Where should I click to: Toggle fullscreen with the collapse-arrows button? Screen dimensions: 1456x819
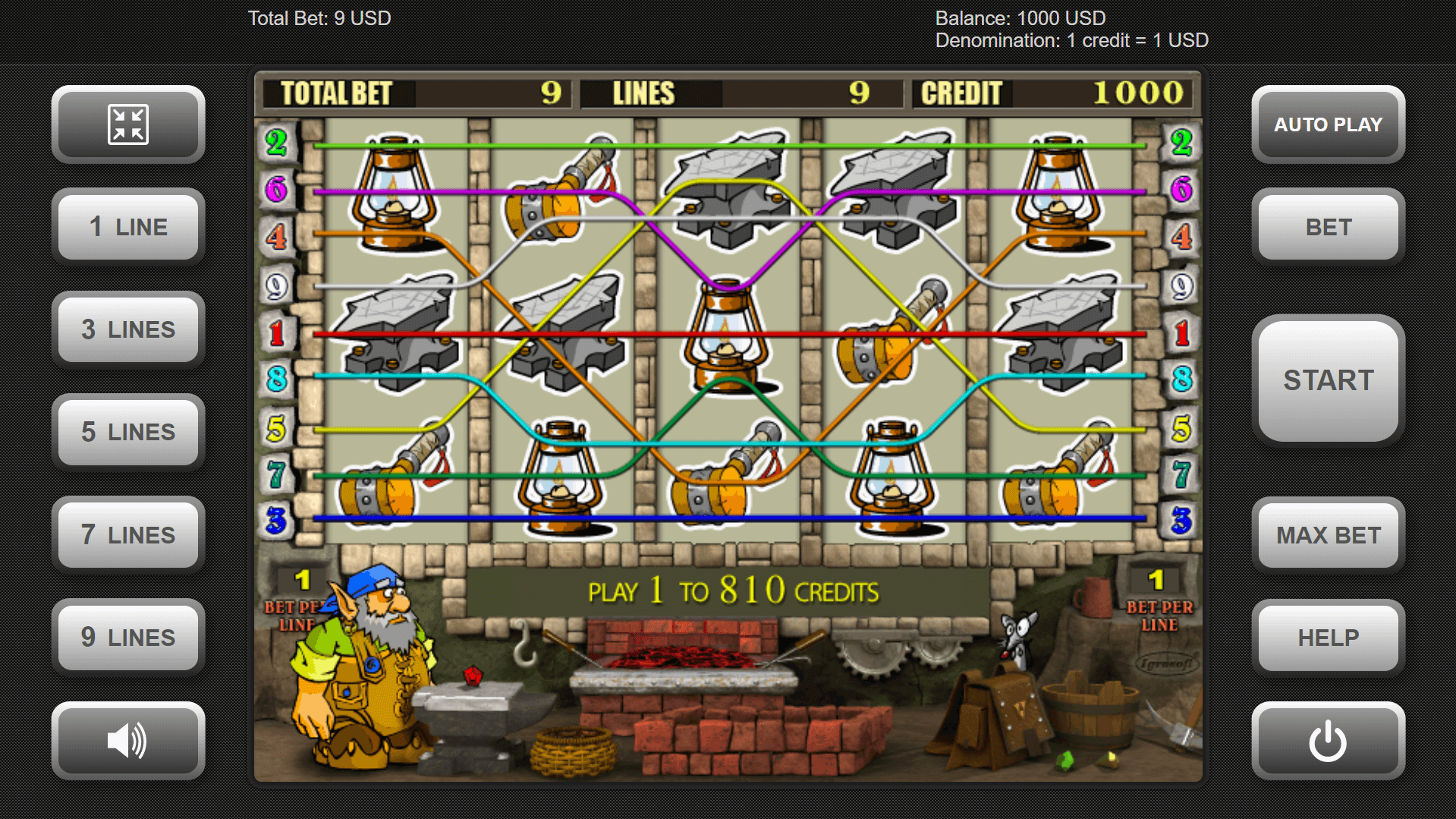(x=128, y=124)
